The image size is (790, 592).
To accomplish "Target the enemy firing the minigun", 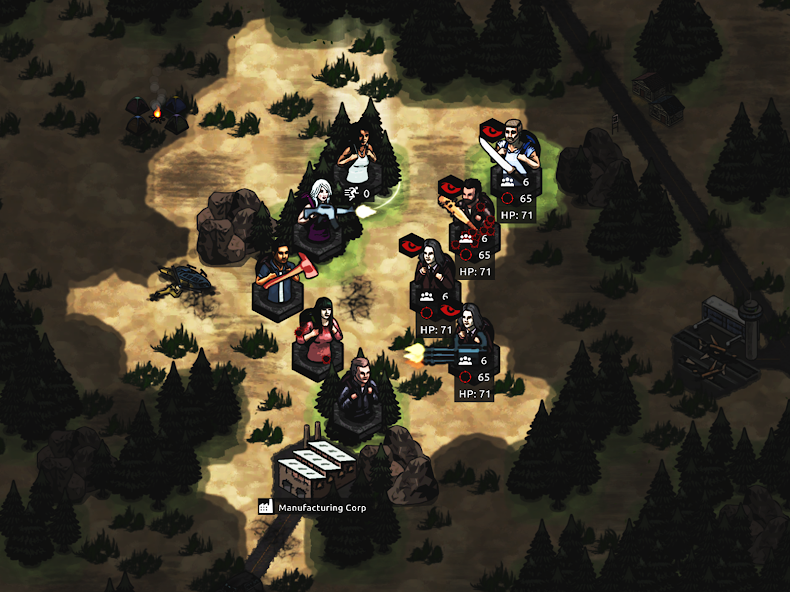I will pyautogui.click(x=470, y=332).
